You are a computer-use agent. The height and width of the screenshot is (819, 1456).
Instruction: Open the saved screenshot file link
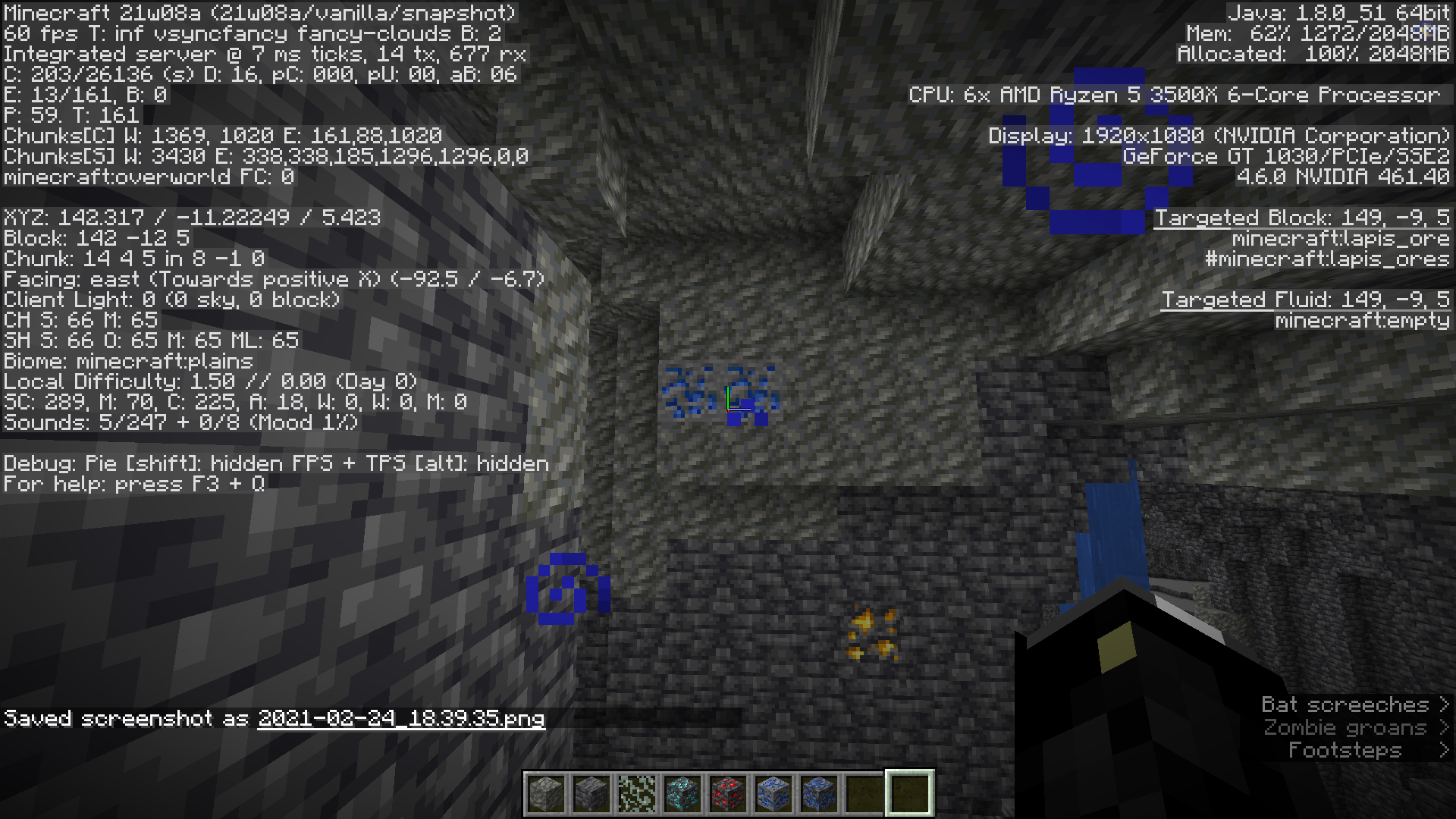[x=401, y=718]
